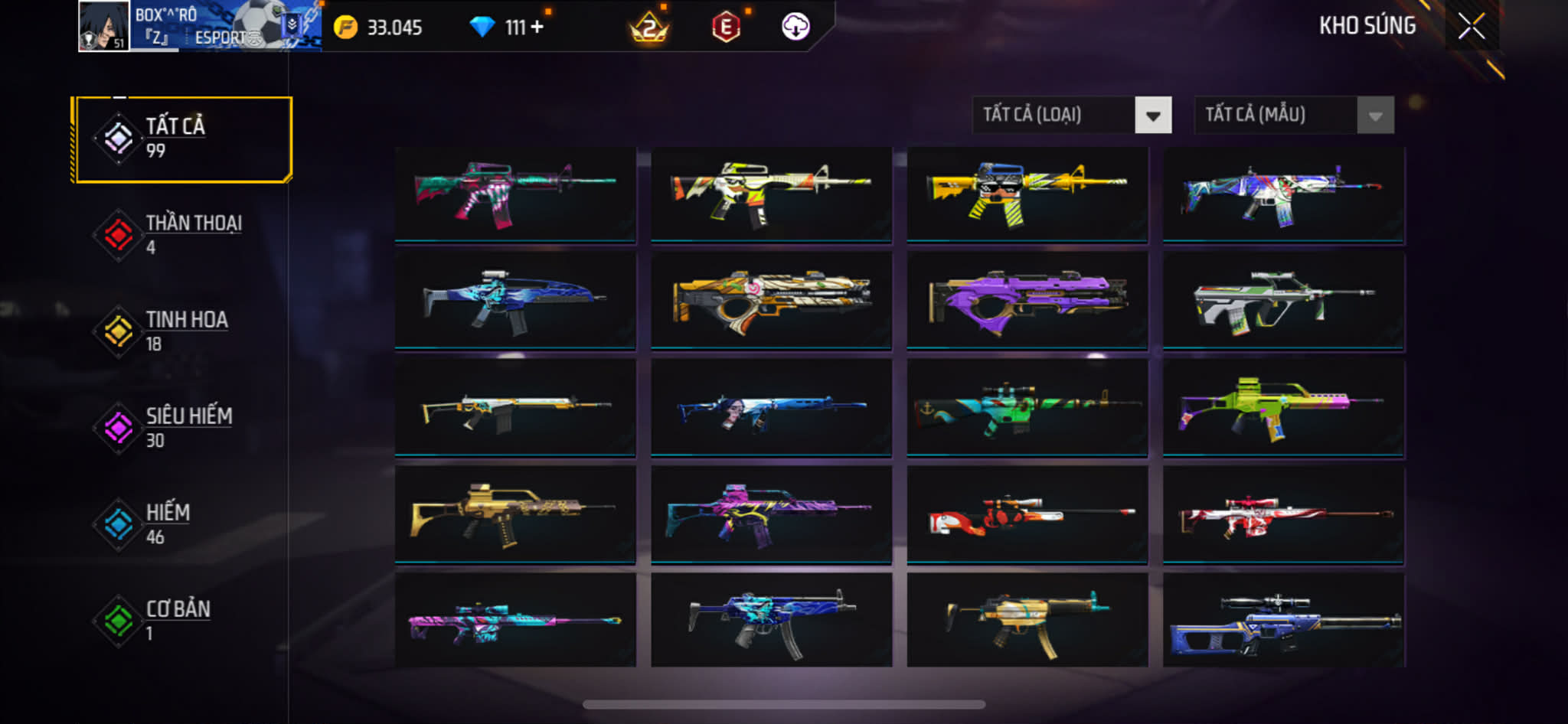
Task: Pick the purple shotgun skin
Action: (1027, 301)
